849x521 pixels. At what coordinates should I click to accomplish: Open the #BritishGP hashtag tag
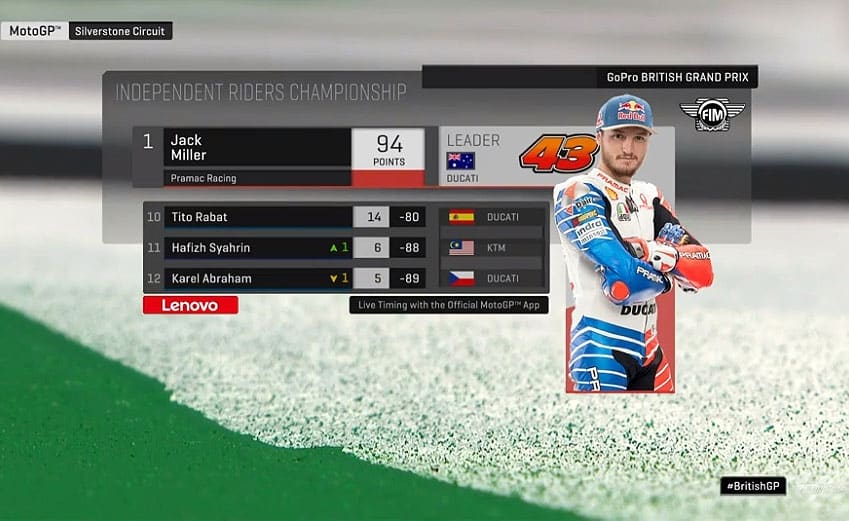pos(752,486)
